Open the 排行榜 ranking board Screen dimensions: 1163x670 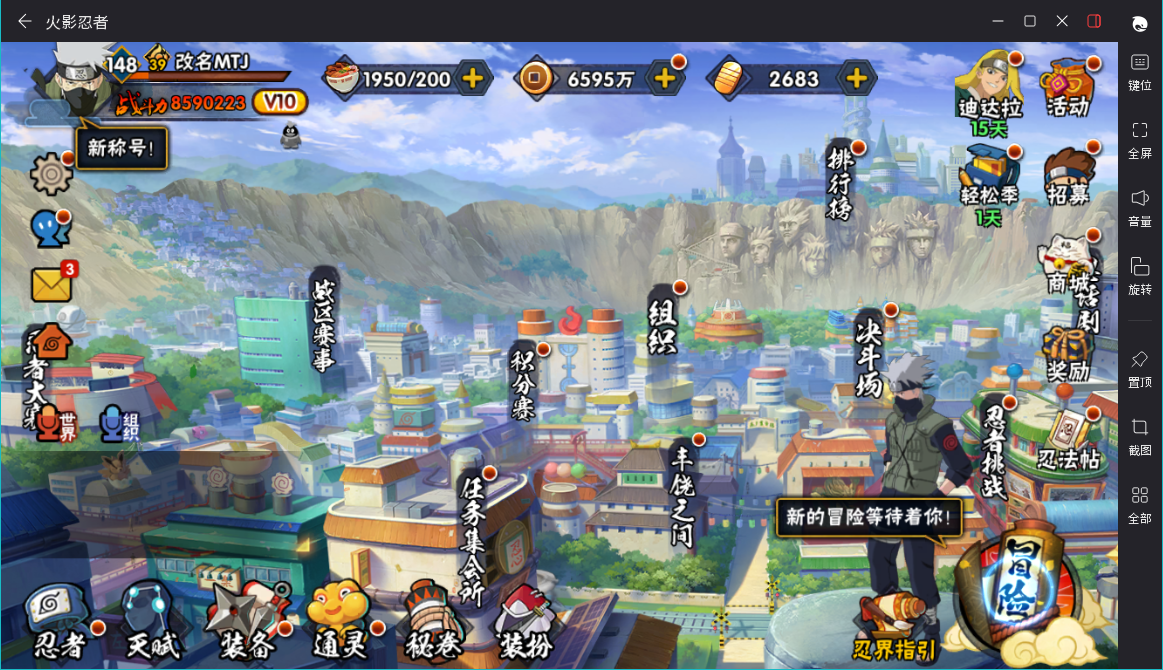pos(840,183)
